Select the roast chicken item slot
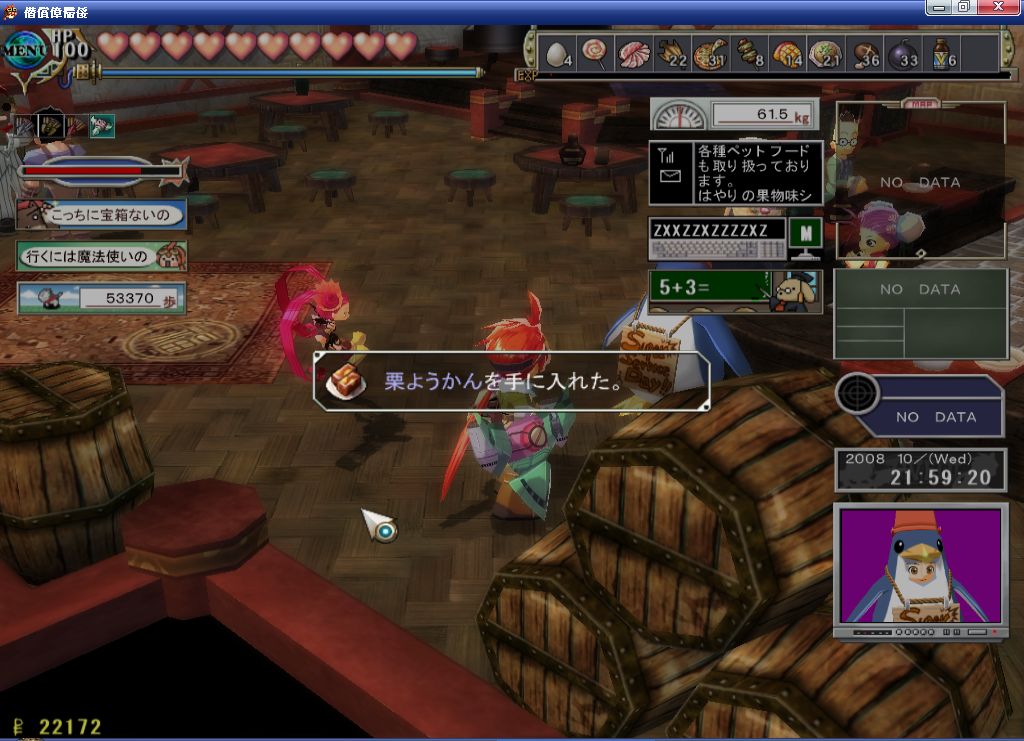Viewport: 1024px width, 741px height. pos(671,54)
